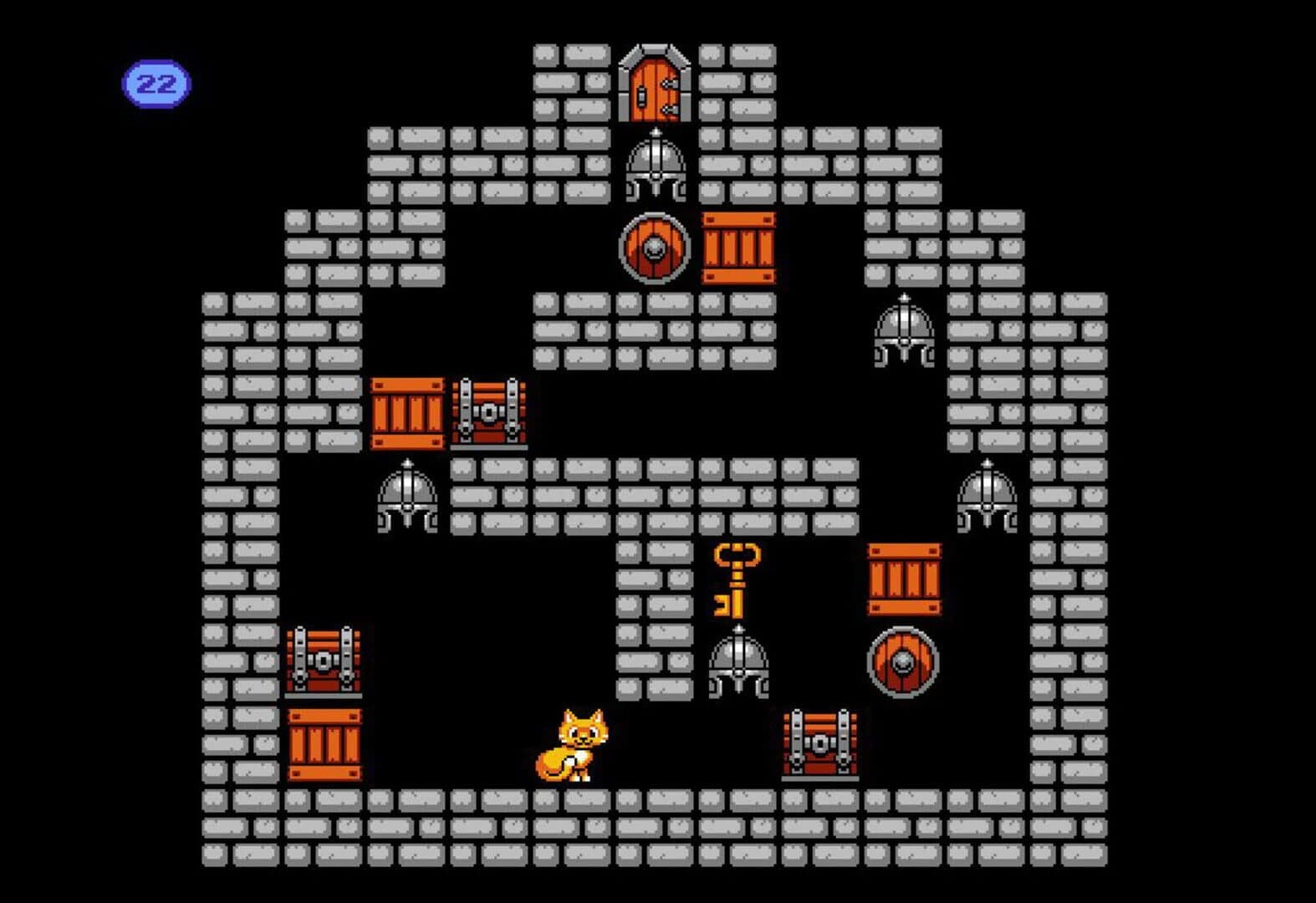Screen dimensions: 1316x903
Task: Click the wooden door at the top
Action: 656,84
